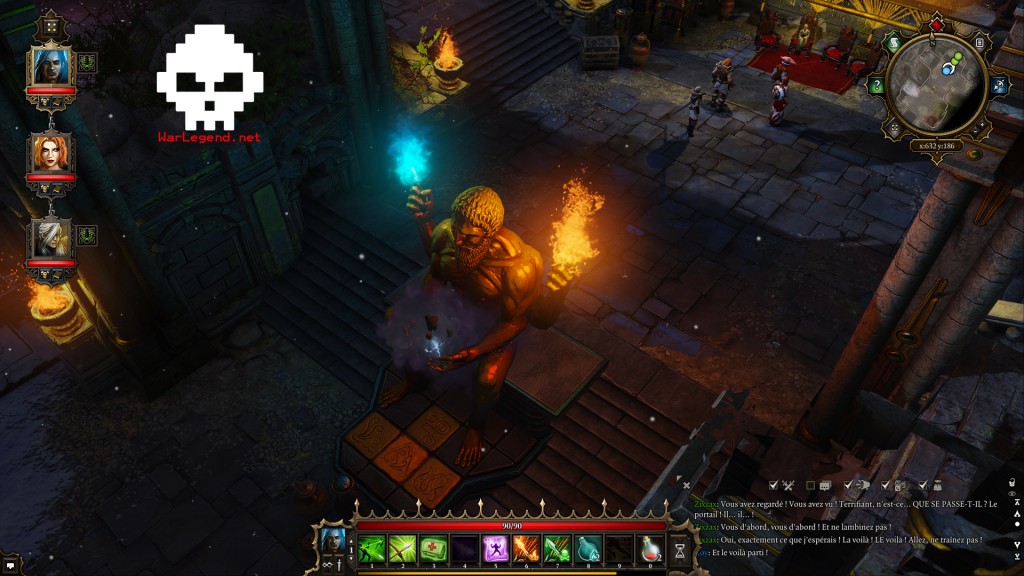The image size is (1024, 576).
Task: Click the dice icon above party portraits
Action: click(50, 27)
